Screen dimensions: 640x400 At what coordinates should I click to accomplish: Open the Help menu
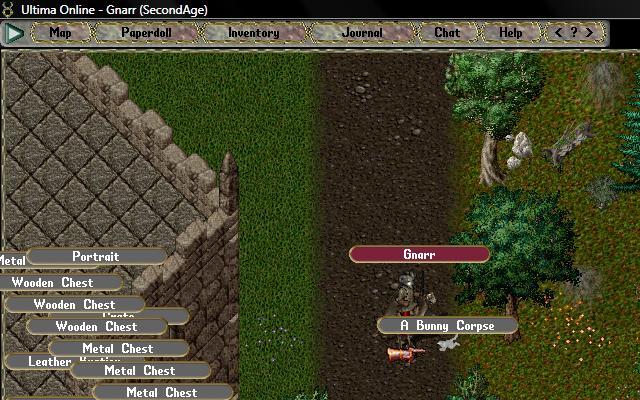point(511,33)
